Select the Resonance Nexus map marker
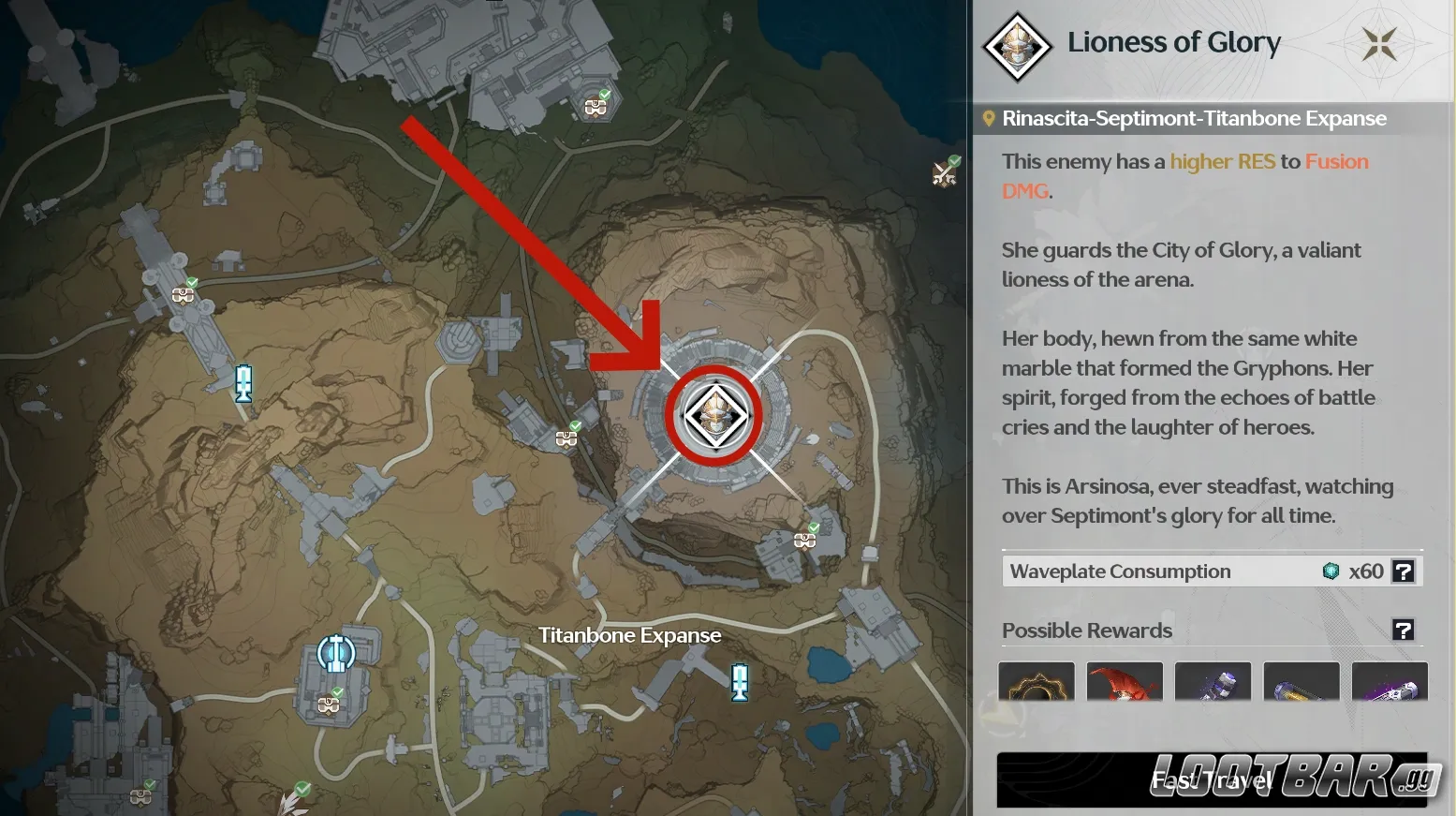The height and width of the screenshot is (816, 1456). [335, 653]
